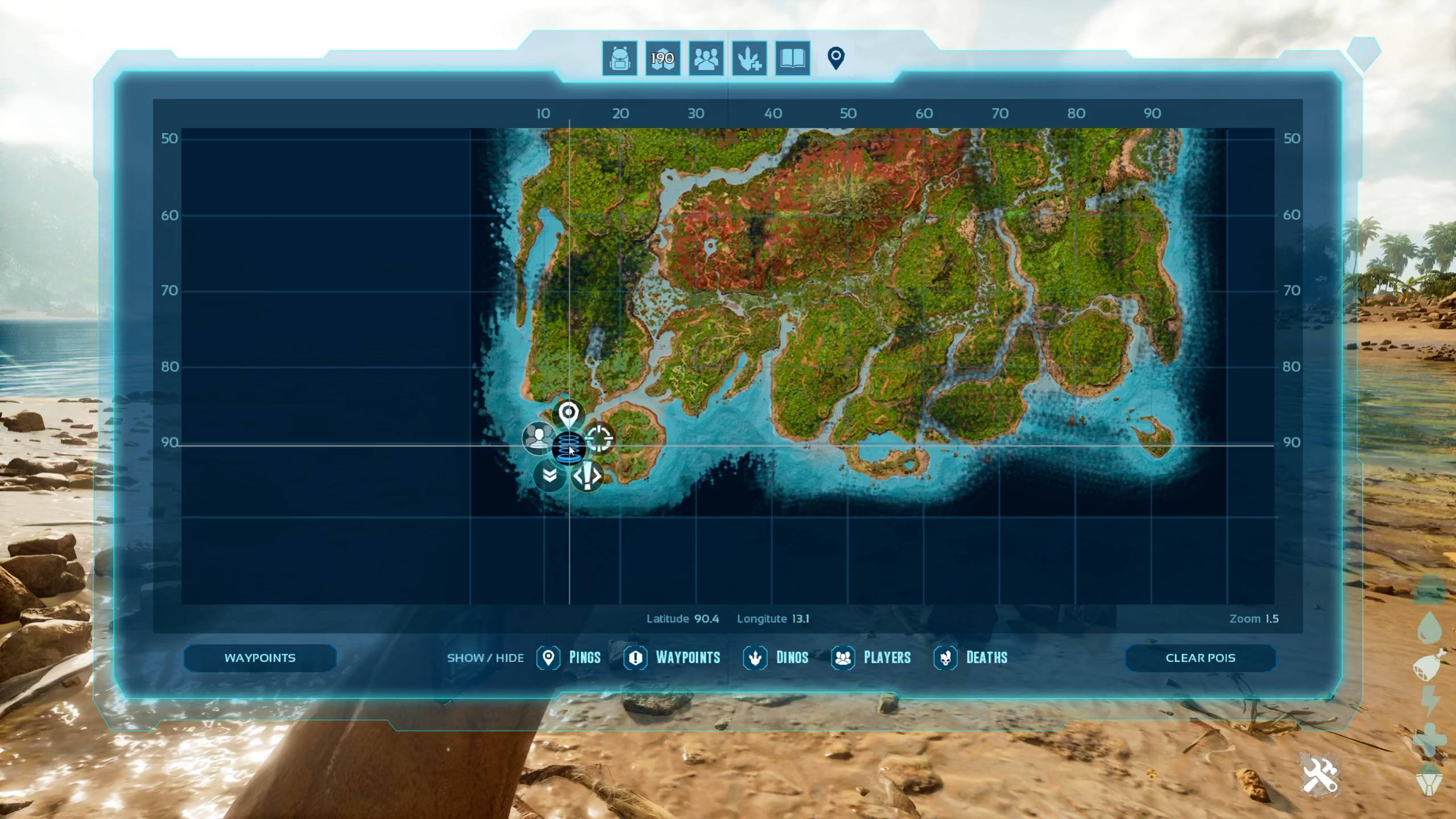Toggle Dinos display on the map

point(755,657)
